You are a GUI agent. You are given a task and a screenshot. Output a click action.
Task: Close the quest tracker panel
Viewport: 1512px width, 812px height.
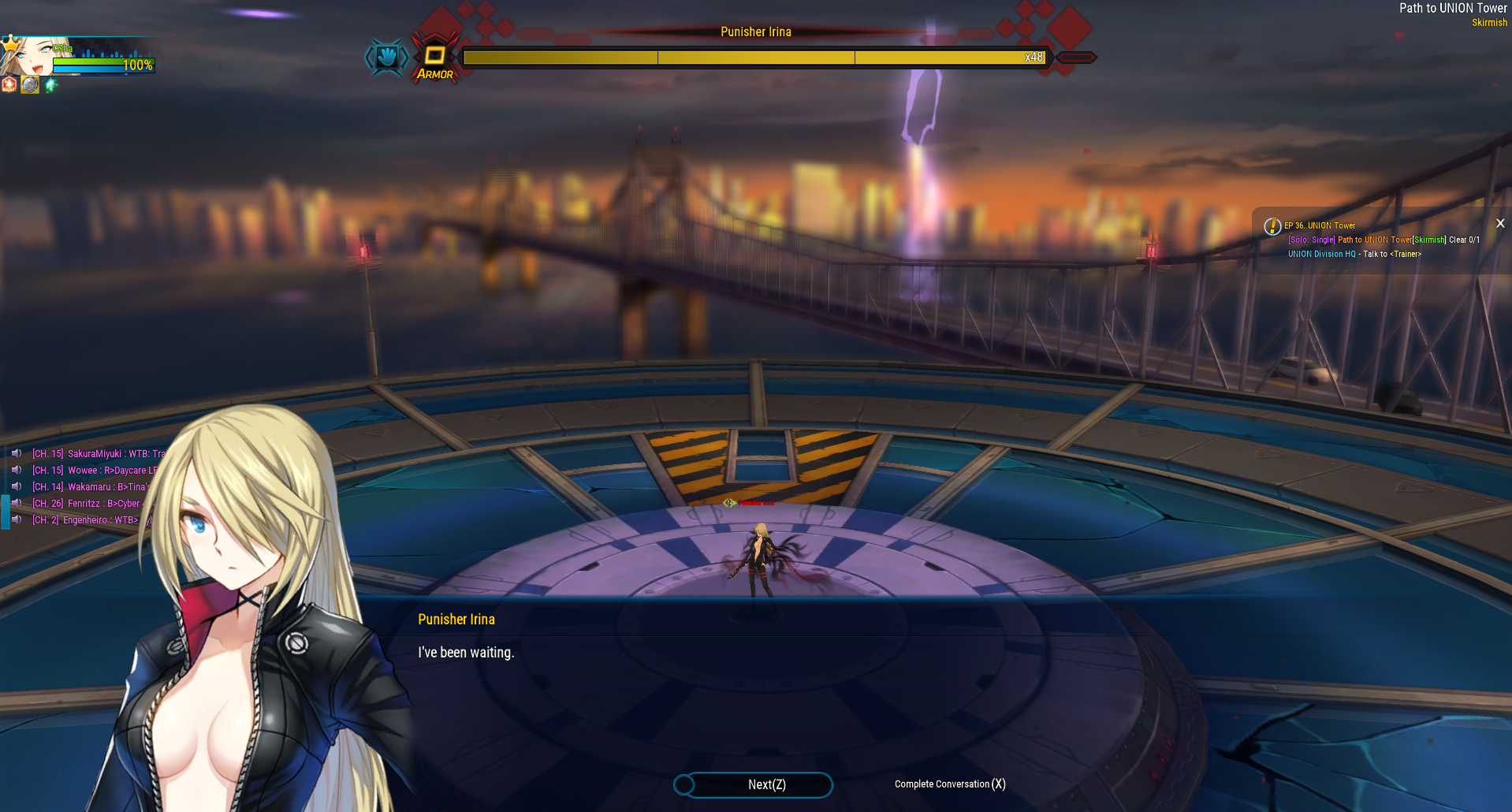click(1500, 224)
